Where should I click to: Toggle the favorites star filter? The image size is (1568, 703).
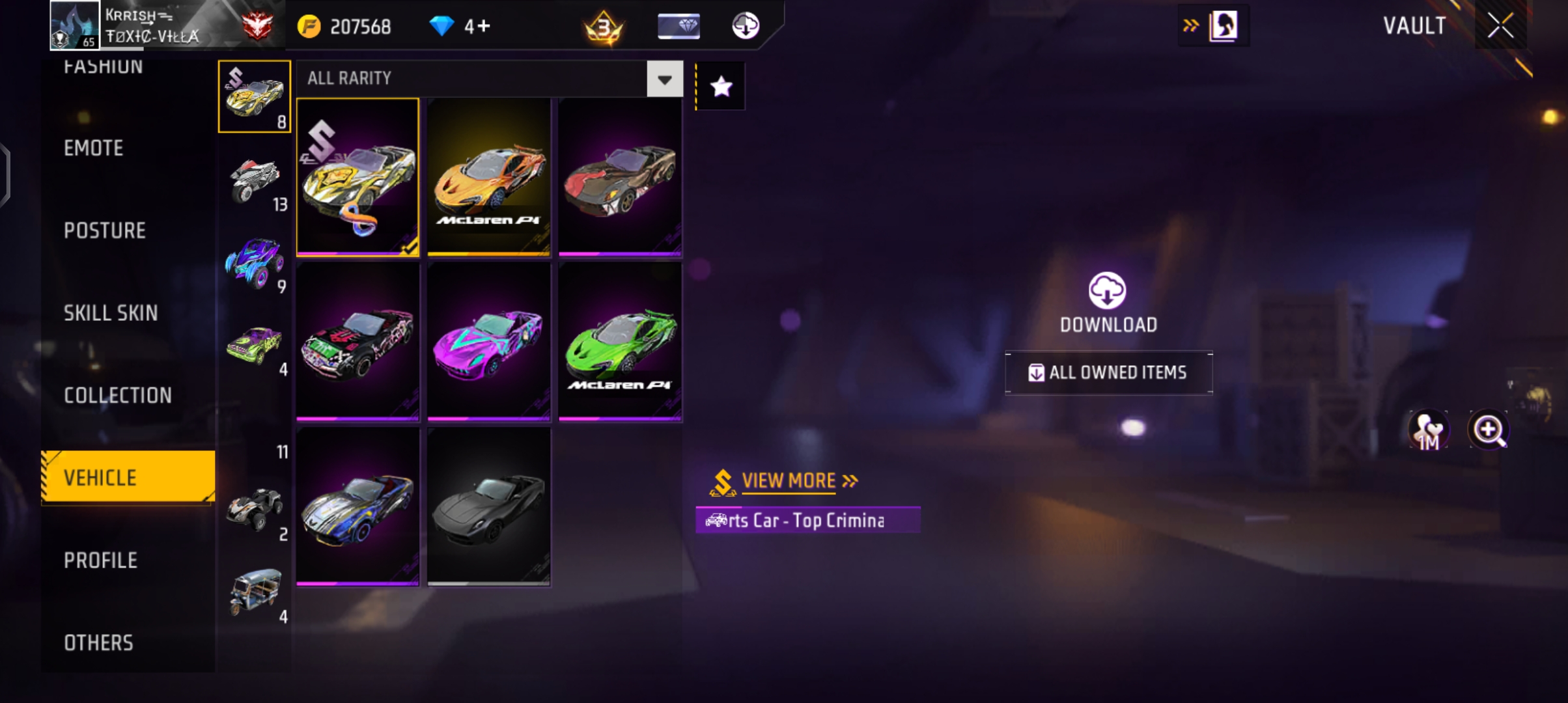point(720,85)
